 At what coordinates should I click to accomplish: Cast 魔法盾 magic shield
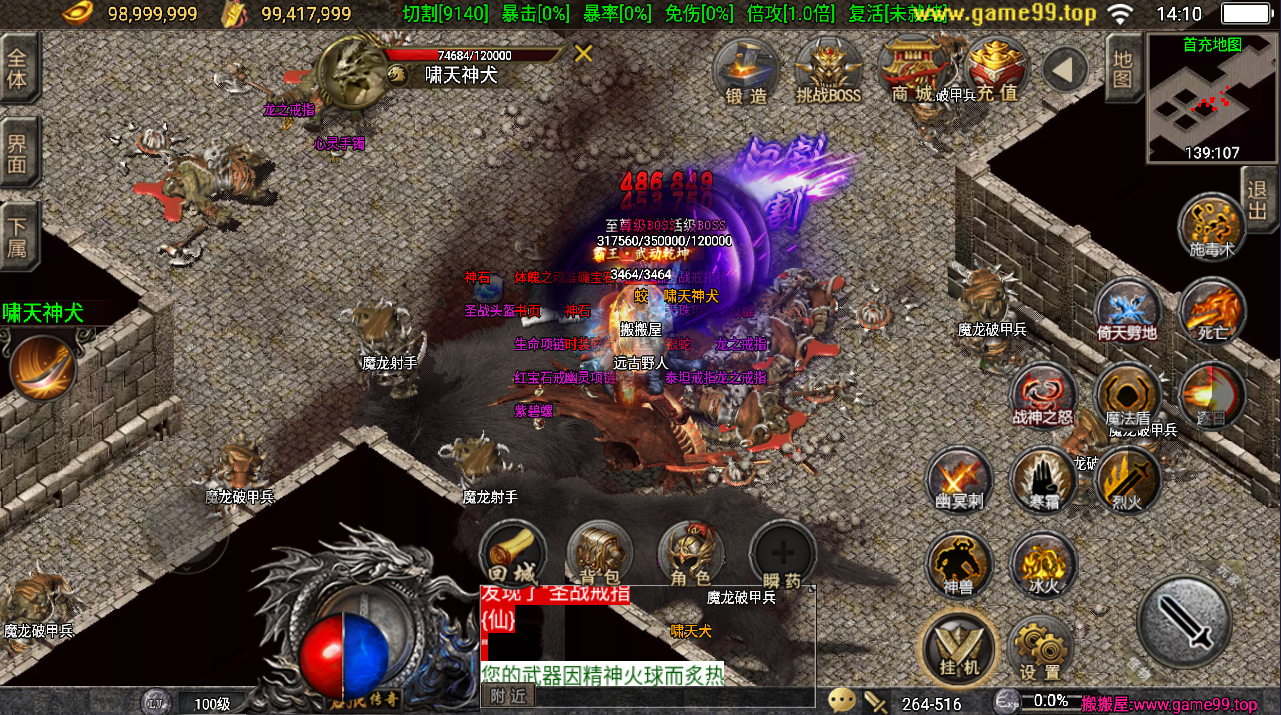click(1127, 395)
